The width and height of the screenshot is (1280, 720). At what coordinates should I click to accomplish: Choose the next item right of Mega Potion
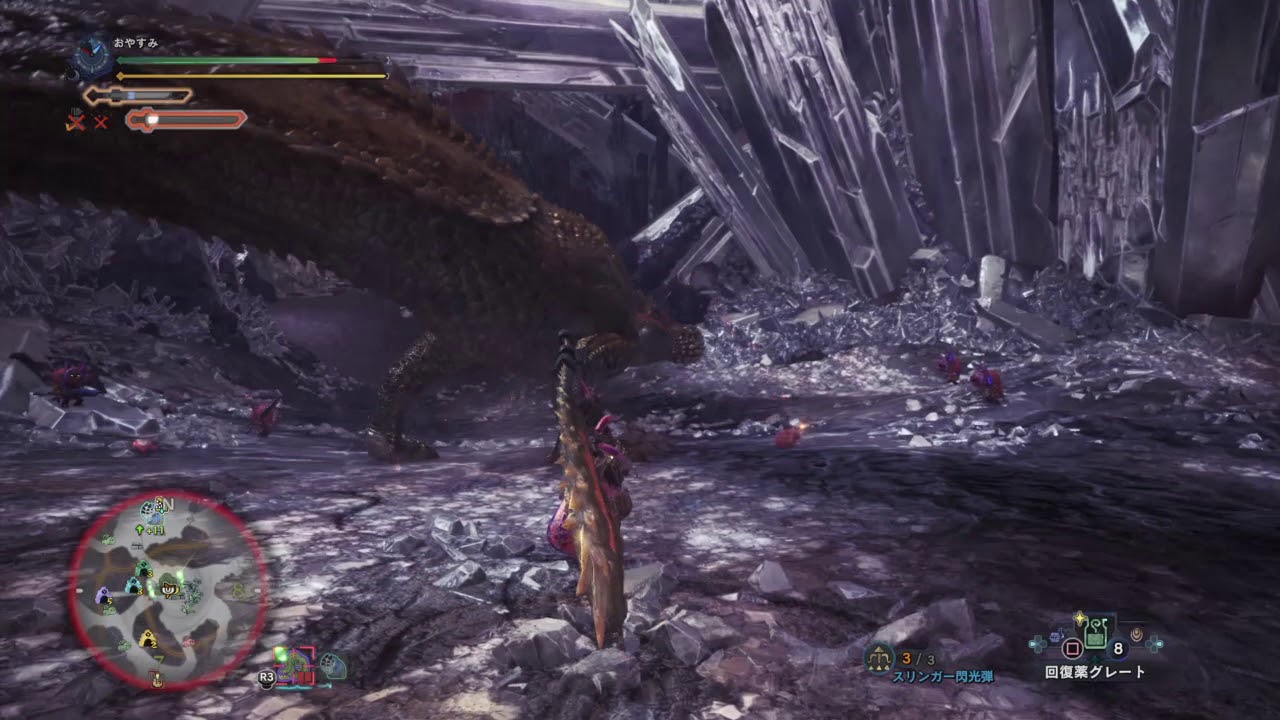(x=1137, y=635)
